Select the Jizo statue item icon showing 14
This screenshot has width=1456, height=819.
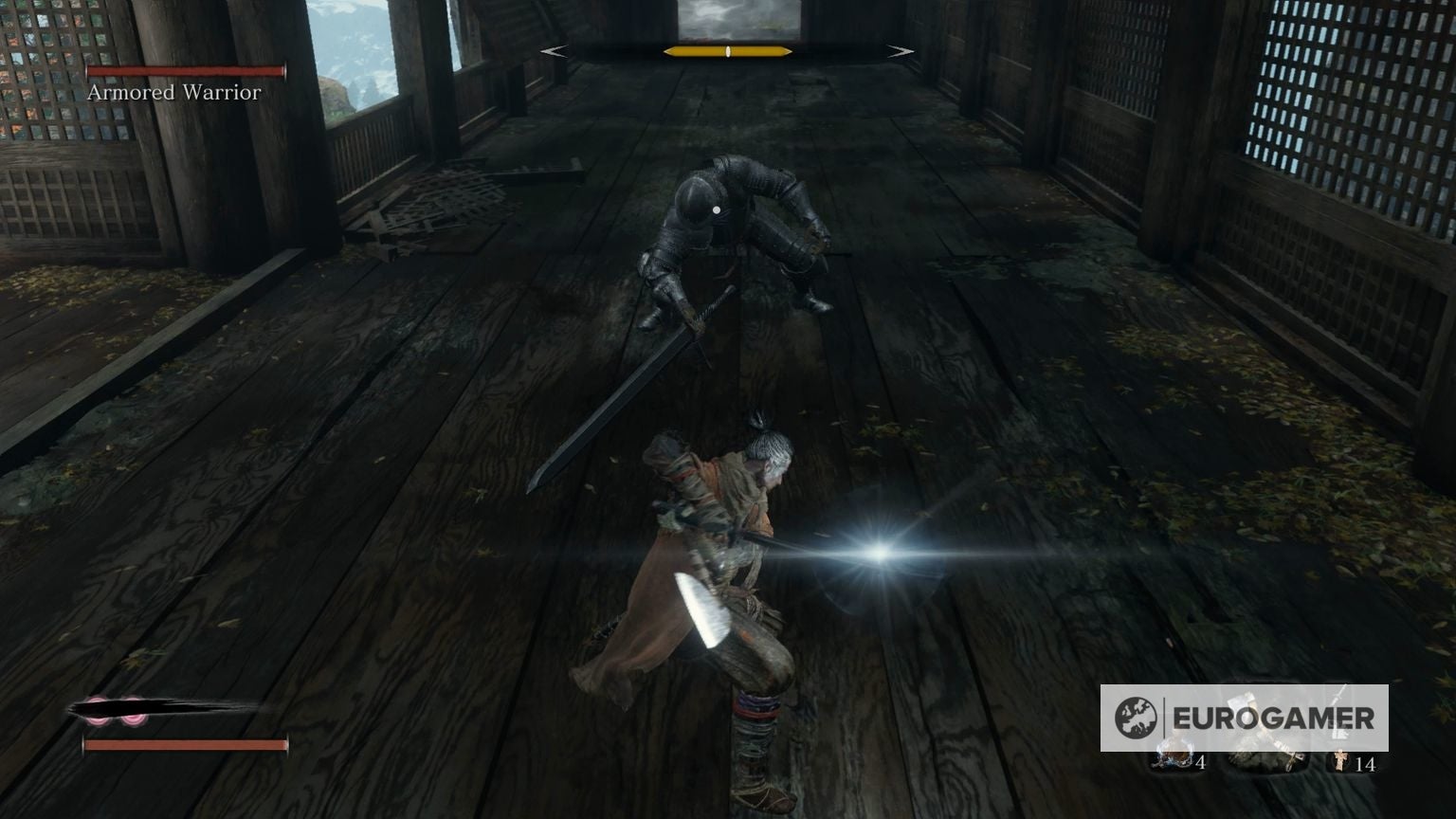[1340, 758]
